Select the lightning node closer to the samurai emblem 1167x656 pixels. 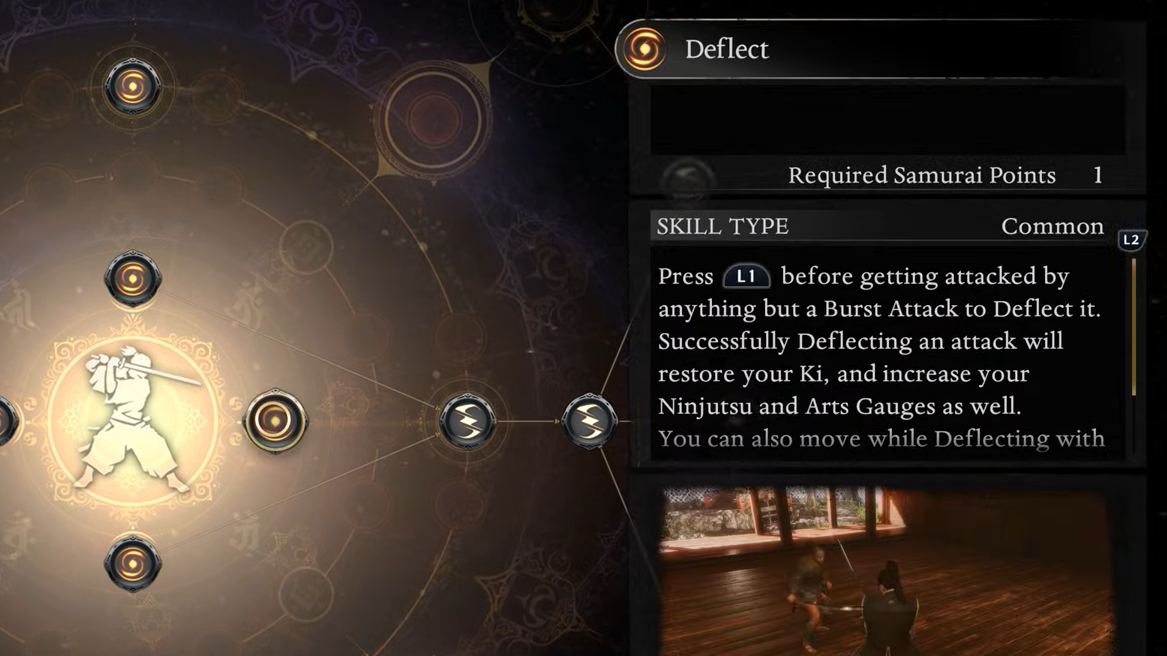click(x=467, y=421)
